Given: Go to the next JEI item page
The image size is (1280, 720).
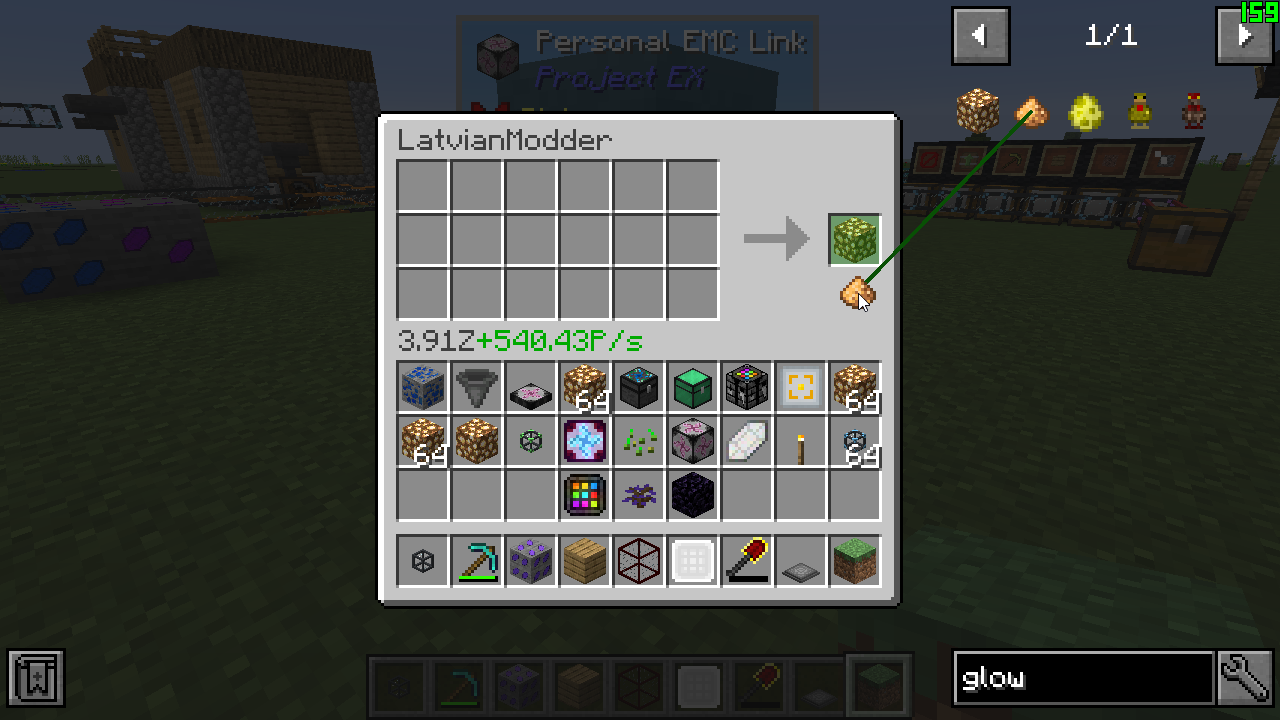Looking at the screenshot, I should tap(1243, 36).
